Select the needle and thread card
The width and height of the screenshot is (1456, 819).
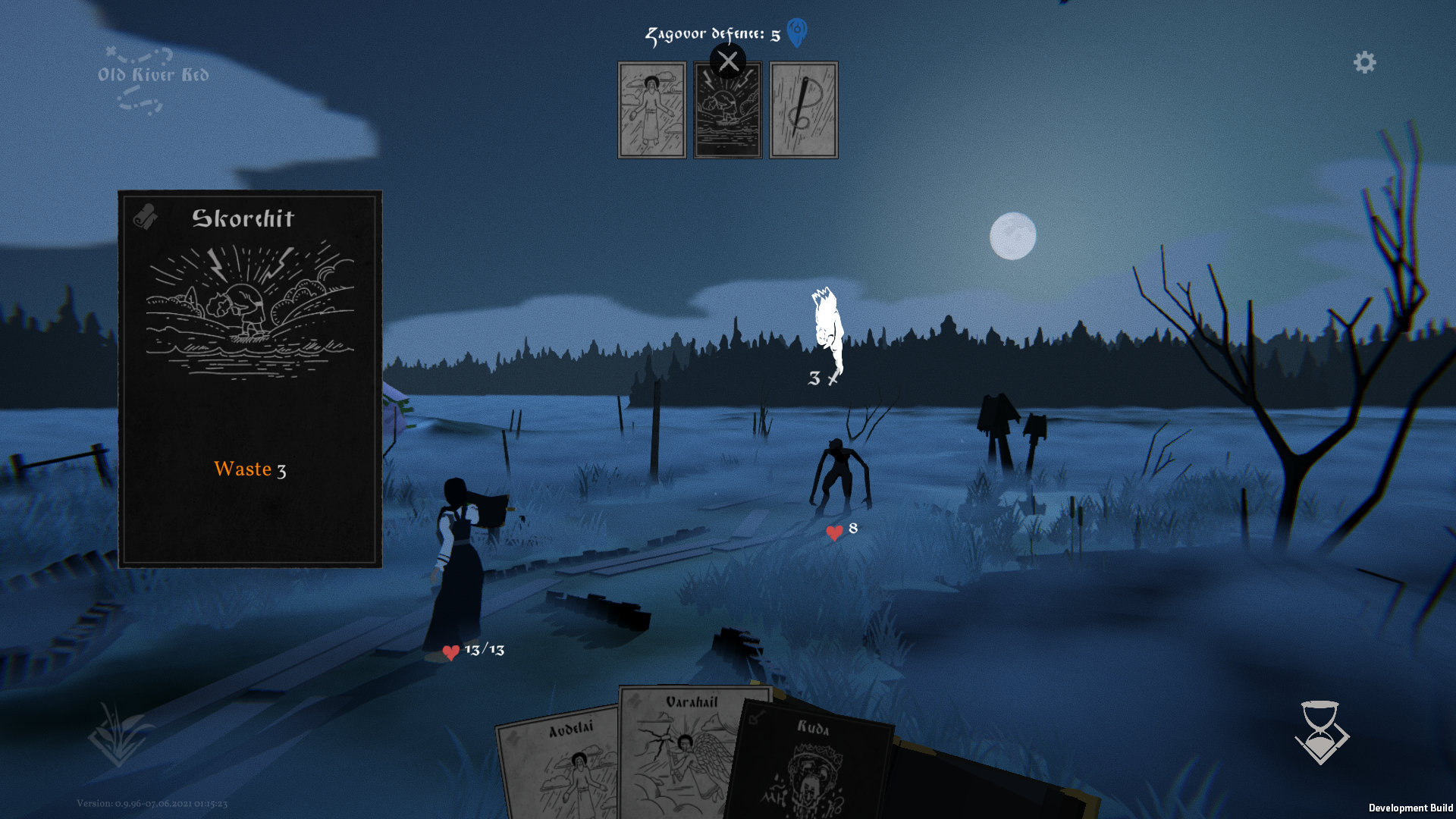[x=804, y=110]
